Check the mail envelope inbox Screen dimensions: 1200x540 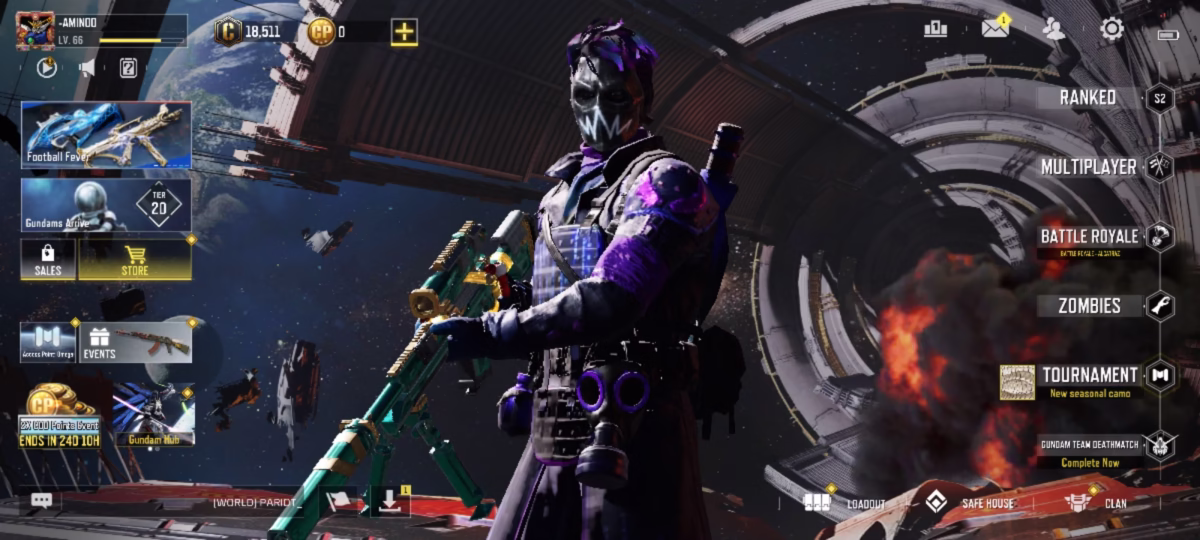(x=995, y=28)
